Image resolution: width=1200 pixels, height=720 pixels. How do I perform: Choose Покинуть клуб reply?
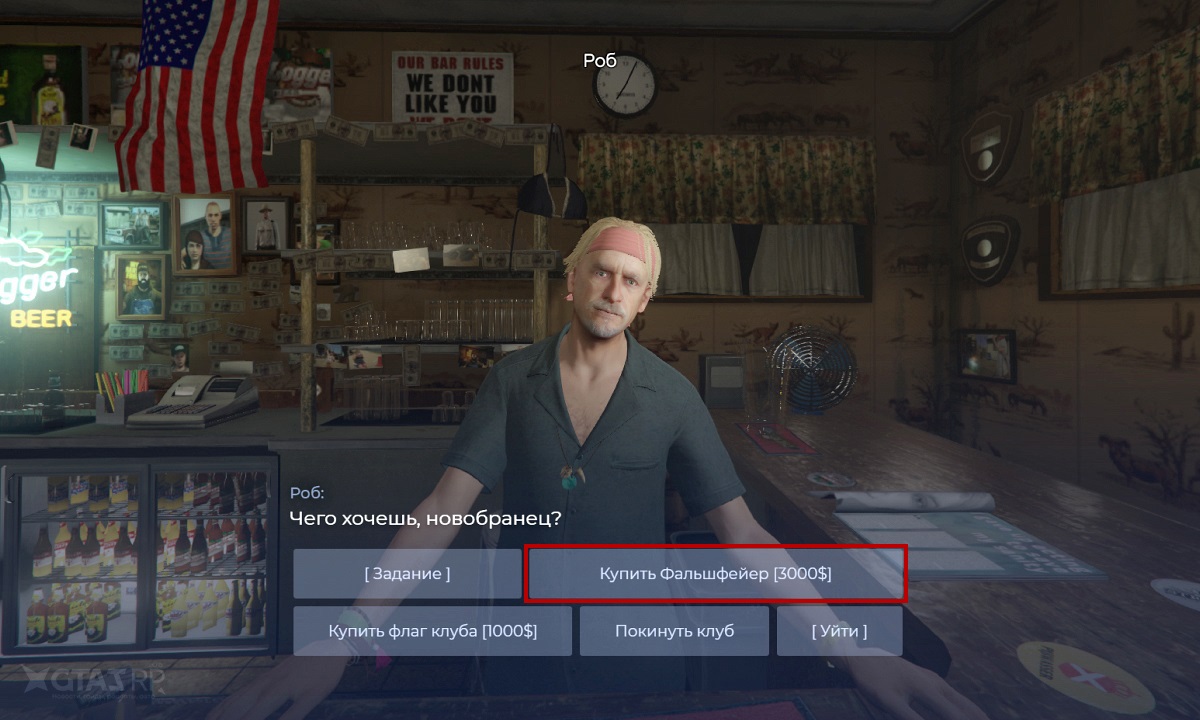(674, 631)
